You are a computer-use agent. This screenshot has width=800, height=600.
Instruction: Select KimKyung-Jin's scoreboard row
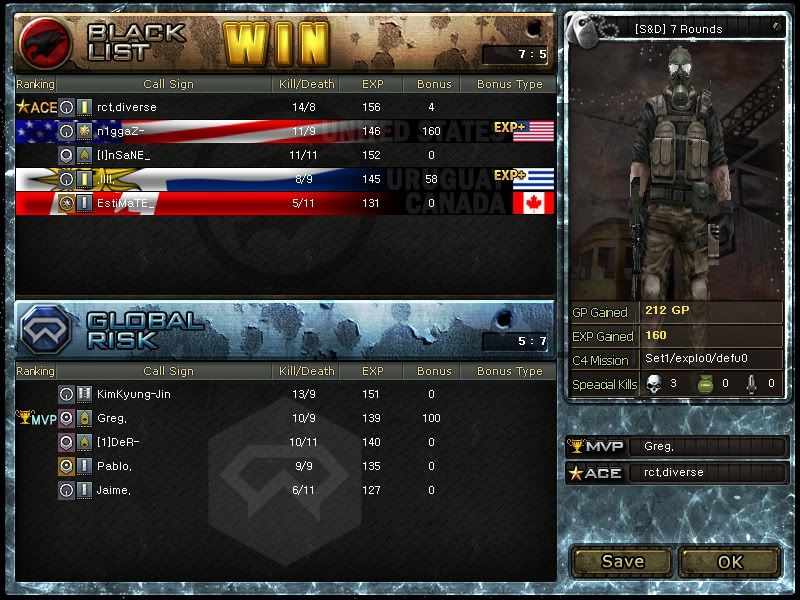click(x=136, y=395)
